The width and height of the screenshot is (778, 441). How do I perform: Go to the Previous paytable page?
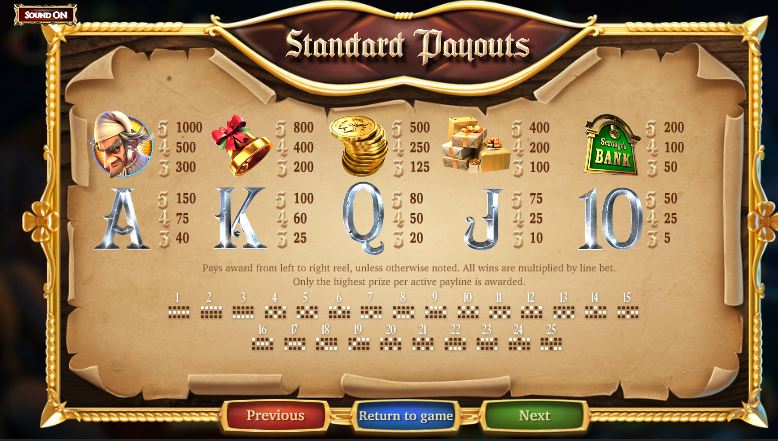pos(275,415)
